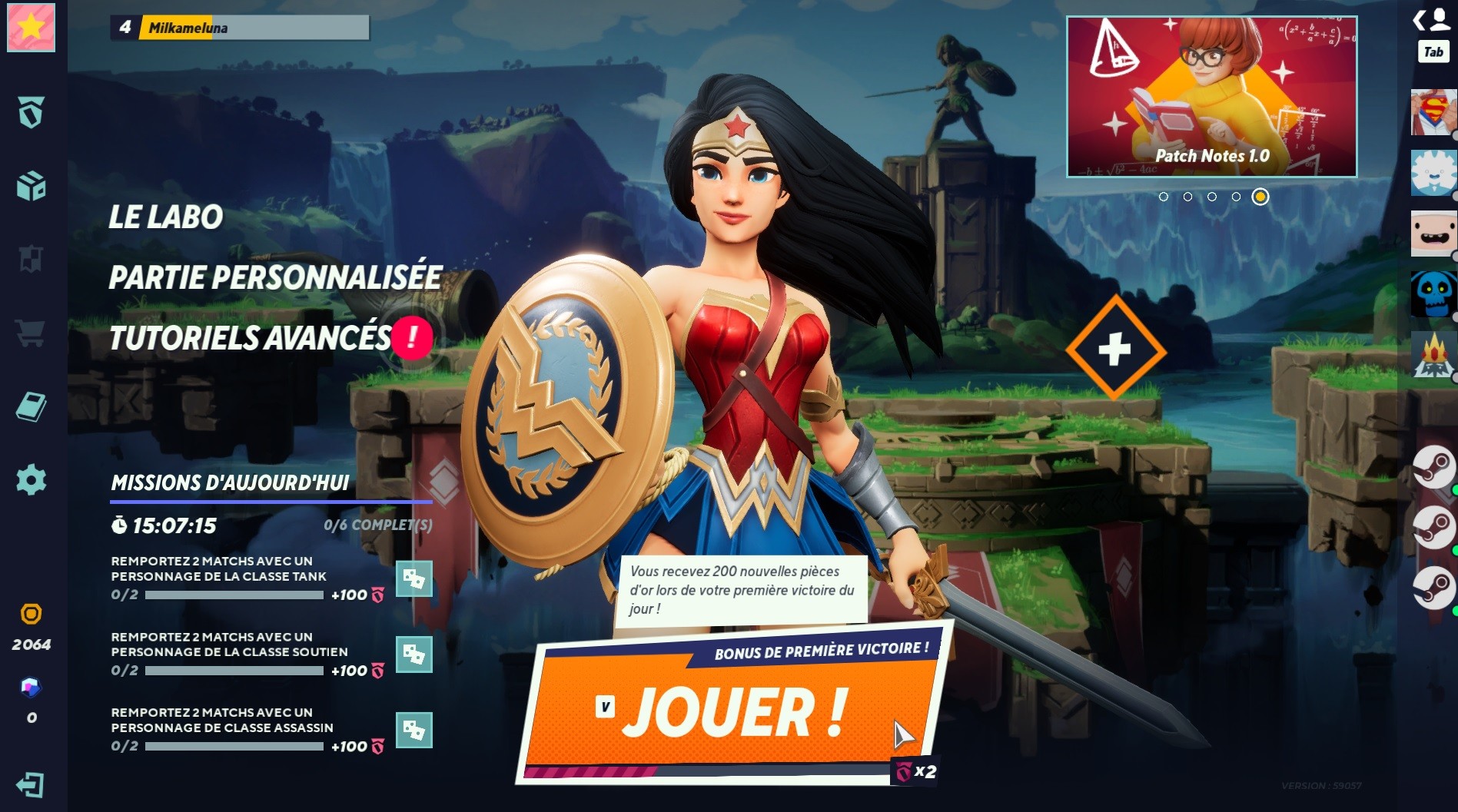Reroll the Soutien class mission with dice icon
Image resolution: width=1458 pixels, height=812 pixels.
[x=414, y=655]
